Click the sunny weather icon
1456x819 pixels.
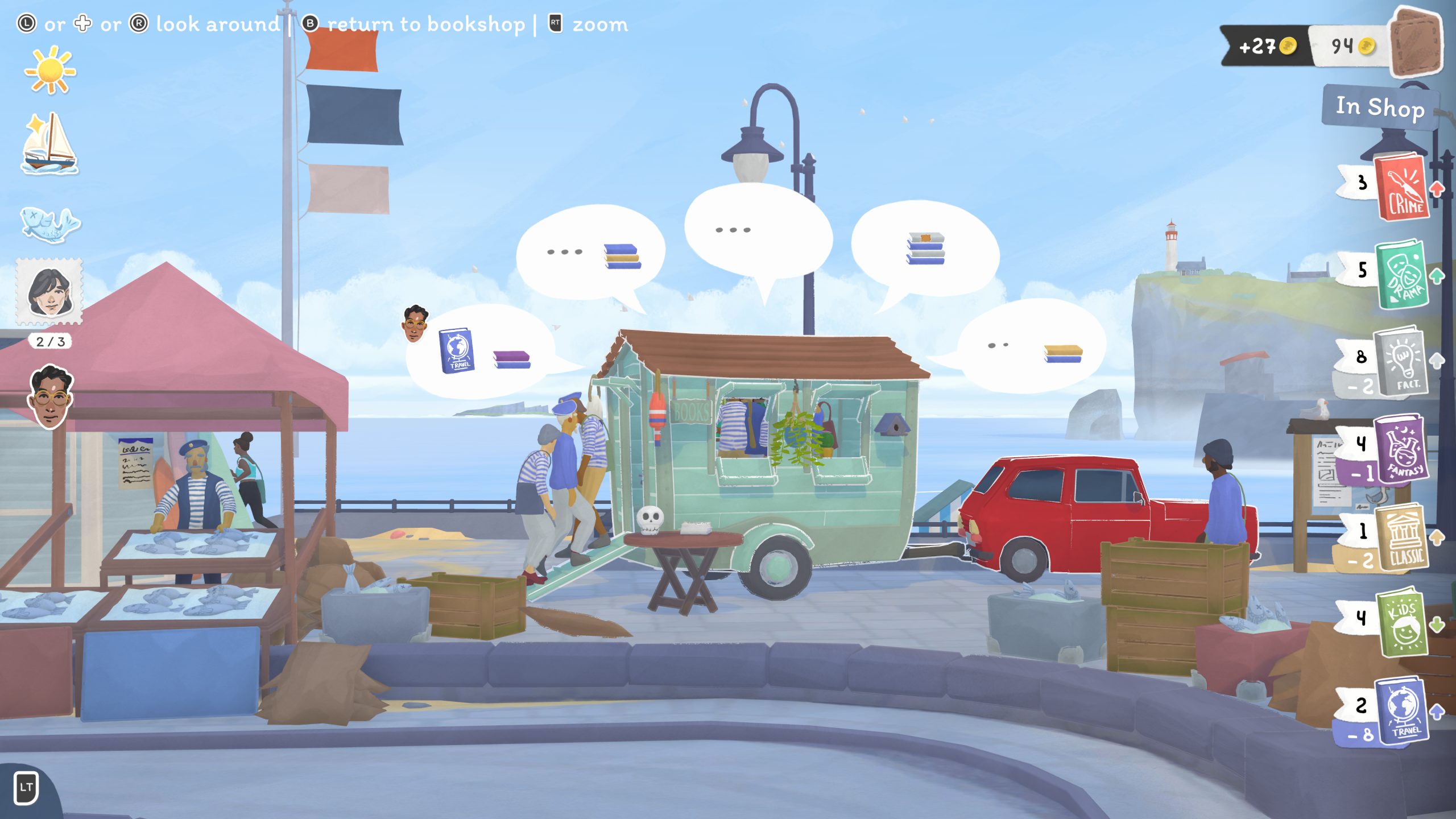(x=50, y=71)
